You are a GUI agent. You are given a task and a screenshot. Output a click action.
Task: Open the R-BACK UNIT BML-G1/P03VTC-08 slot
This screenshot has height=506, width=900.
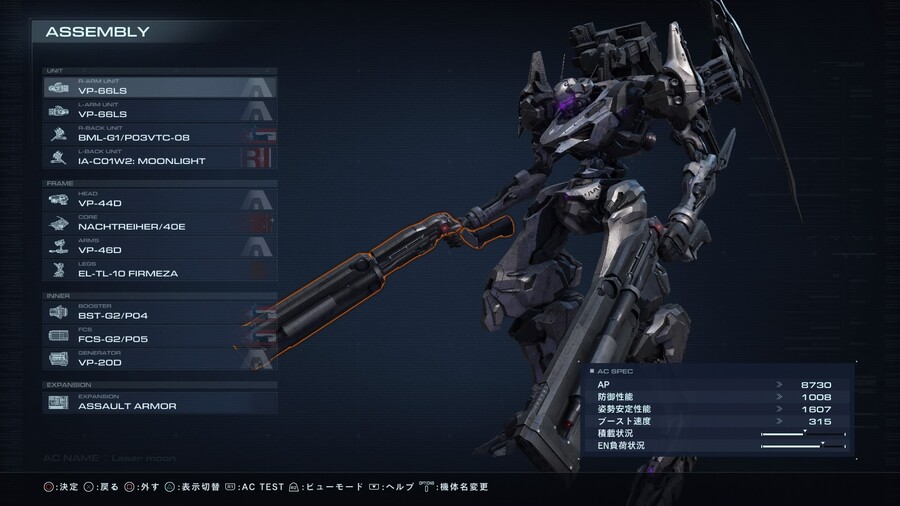pos(160,134)
